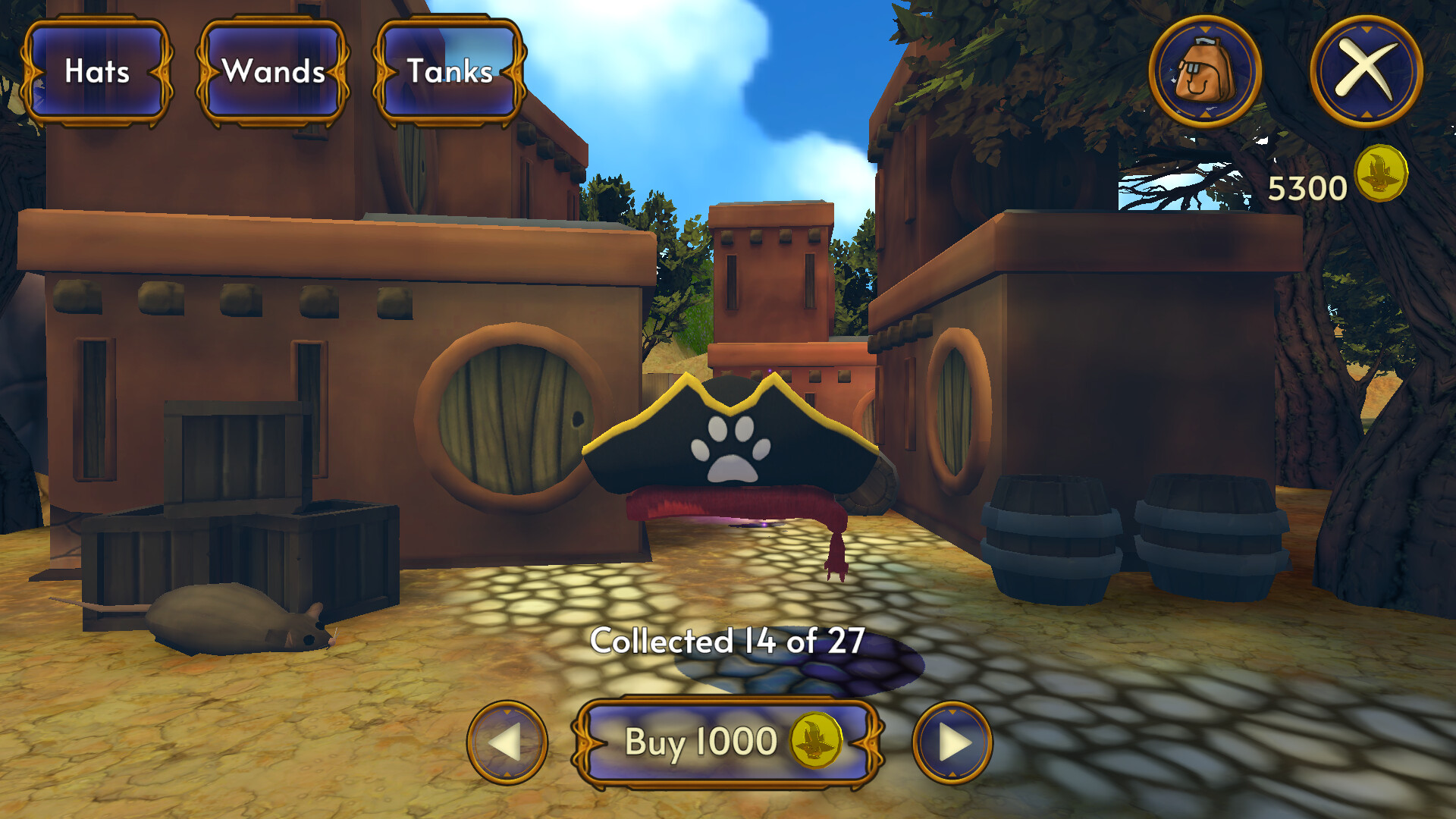Screen dimensions: 1456x819
Task: Open the backpack inventory icon
Action: click(x=1204, y=71)
